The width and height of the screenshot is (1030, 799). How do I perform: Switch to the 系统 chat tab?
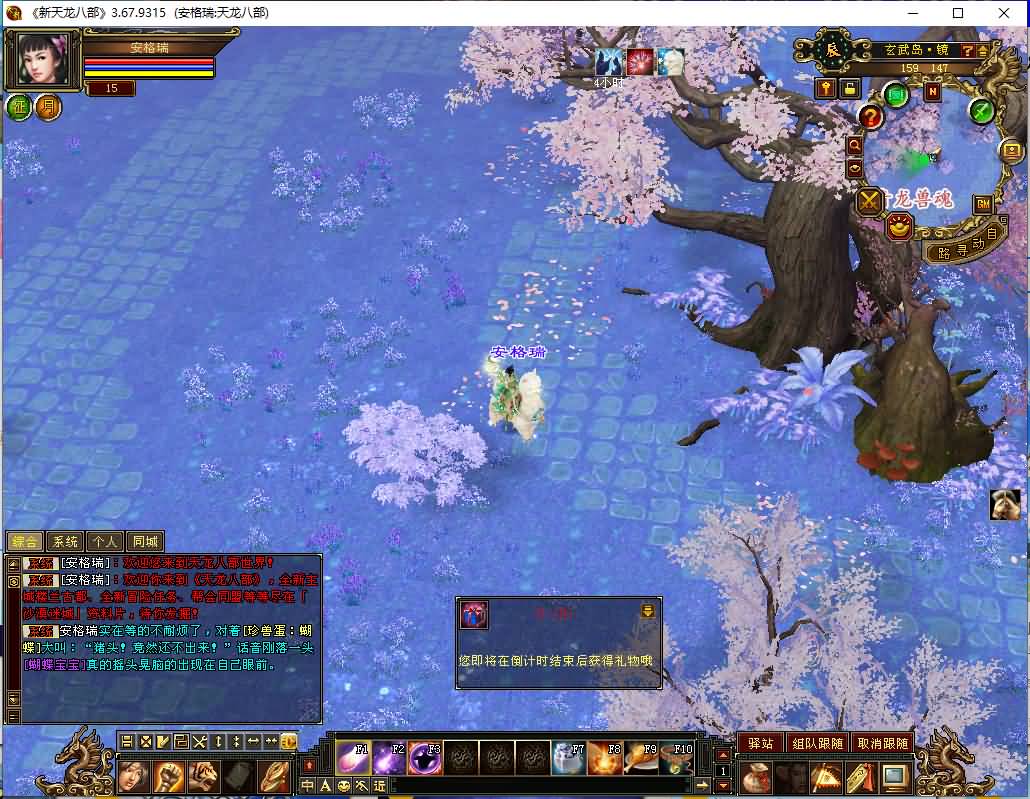click(x=65, y=542)
